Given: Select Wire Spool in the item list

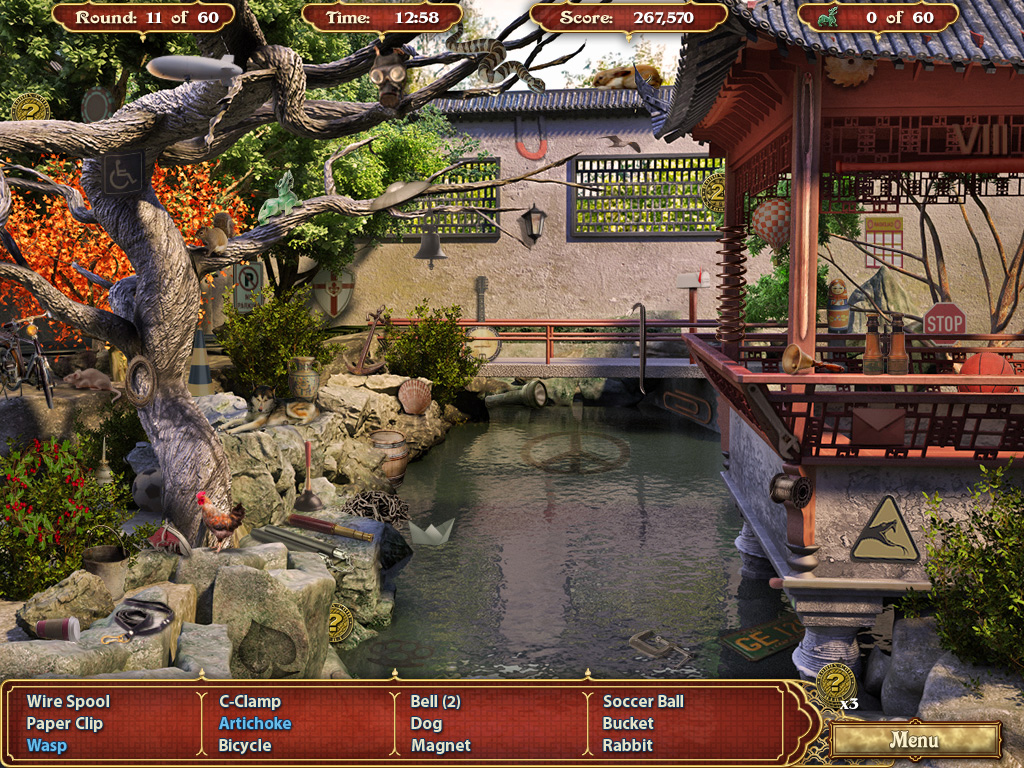Looking at the screenshot, I should point(68,702).
